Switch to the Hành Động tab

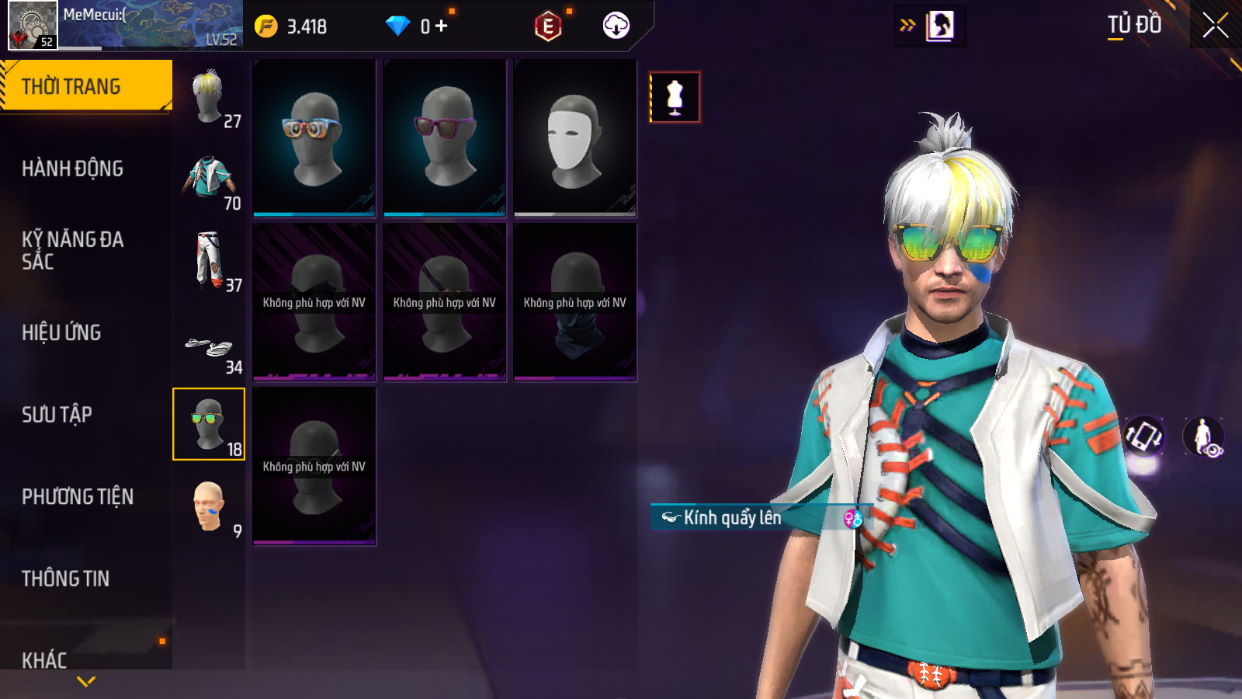click(x=73, y=169)
